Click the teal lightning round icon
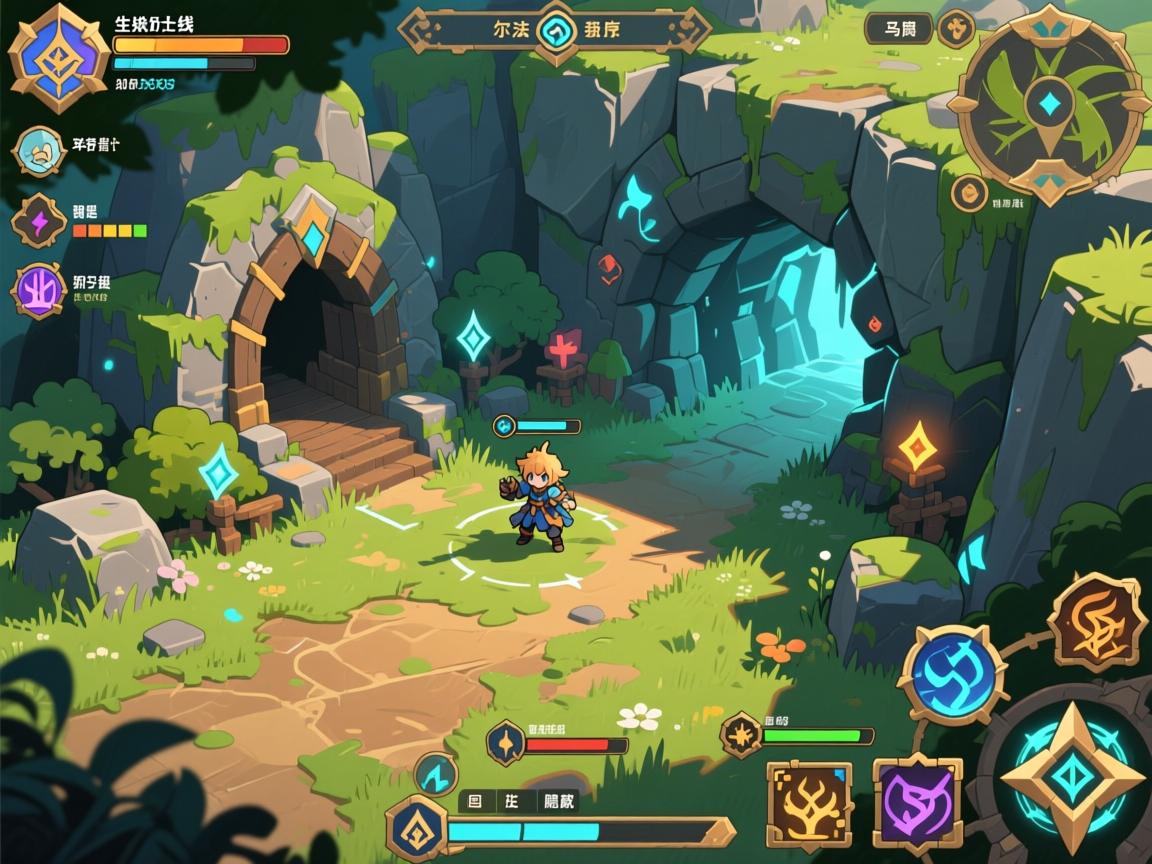The width and height of the screenshot is (1152, 864). (x=436, y=773)
